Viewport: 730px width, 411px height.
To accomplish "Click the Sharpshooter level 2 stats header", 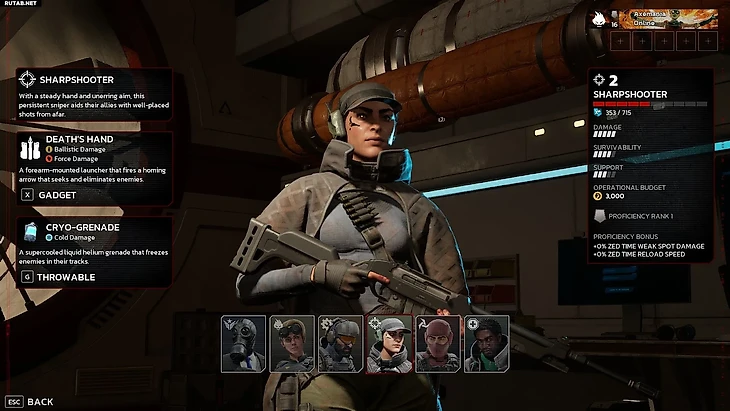I will click(x=650, y=86).
